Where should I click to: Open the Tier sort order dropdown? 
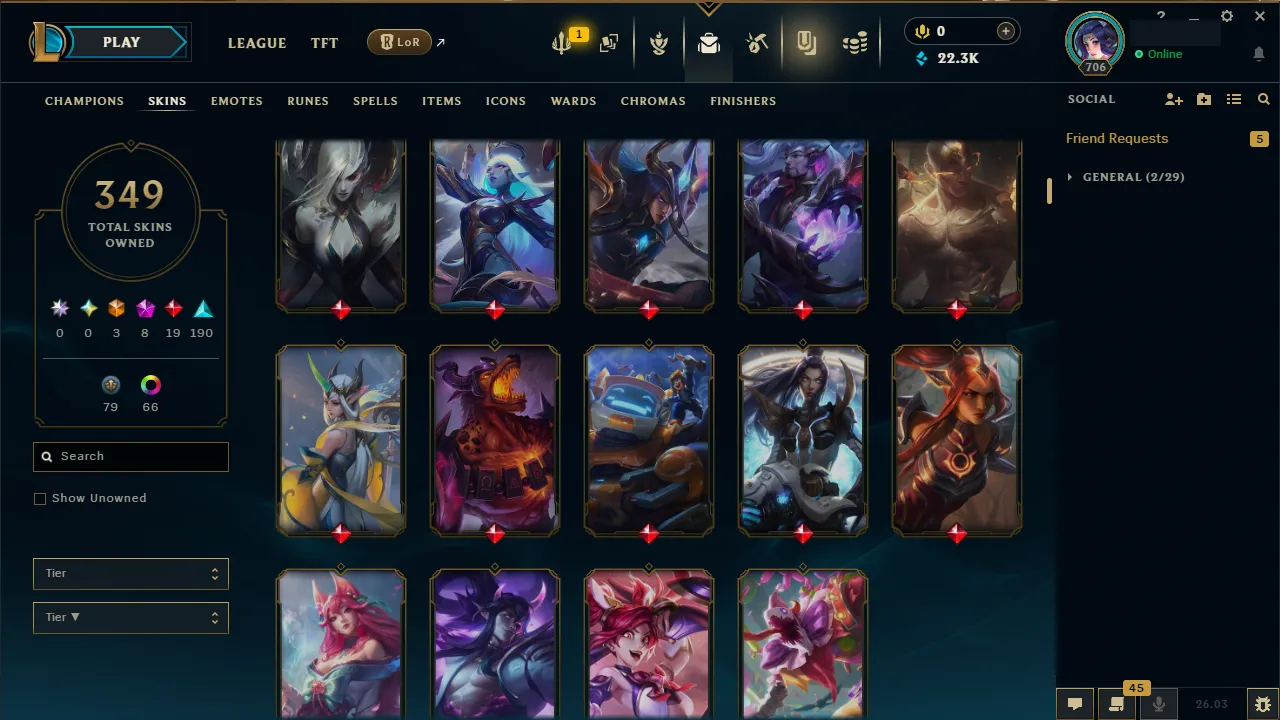tap(130, 617)
